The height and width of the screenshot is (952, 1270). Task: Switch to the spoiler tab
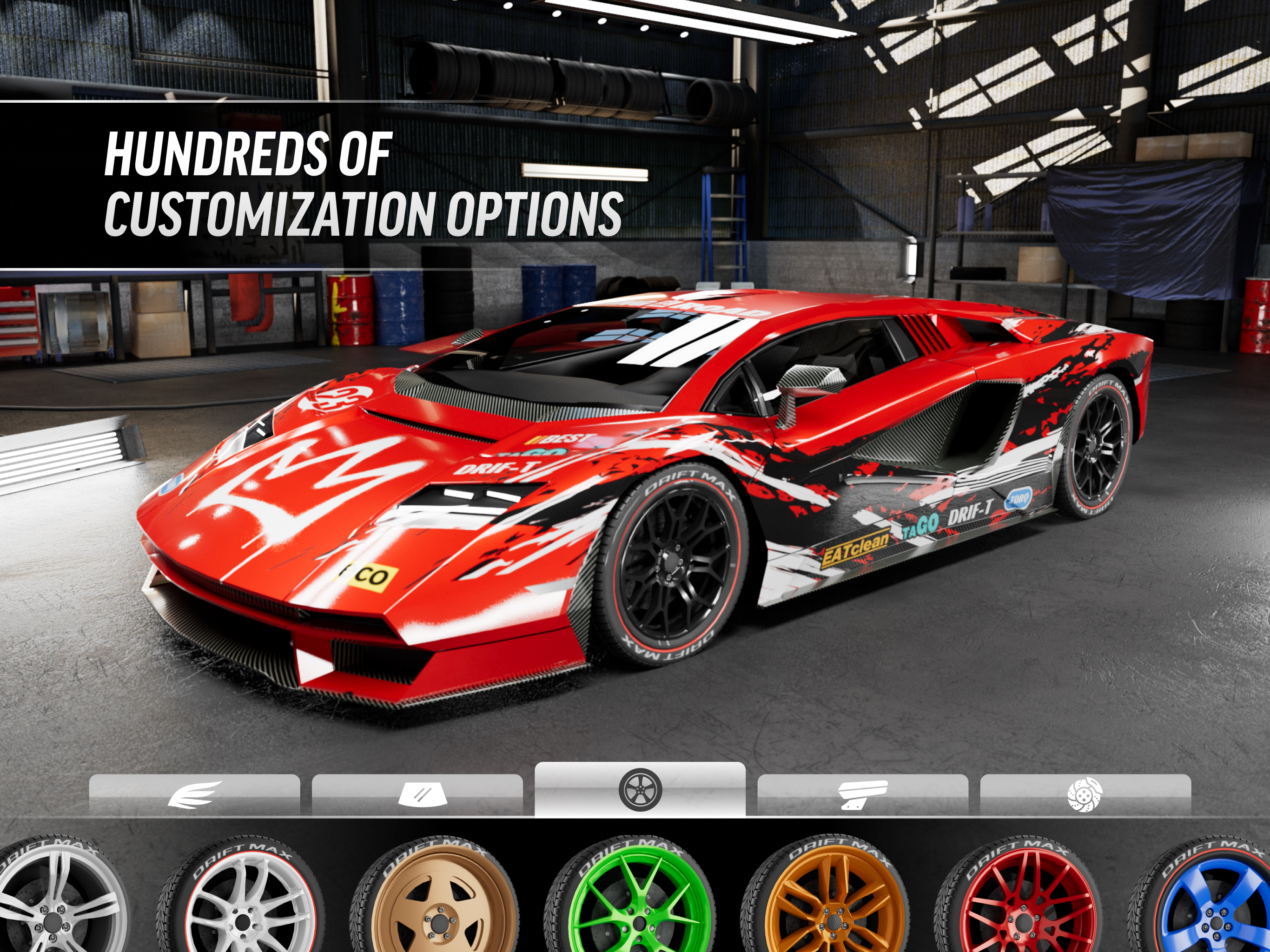coord(862,795)
